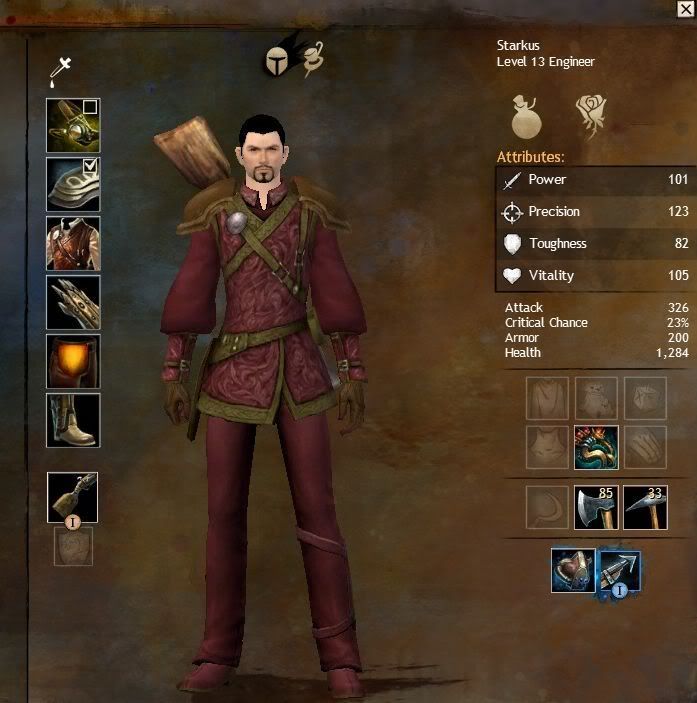
Task: Switch to the town clothes view
Action: (312, 60)
